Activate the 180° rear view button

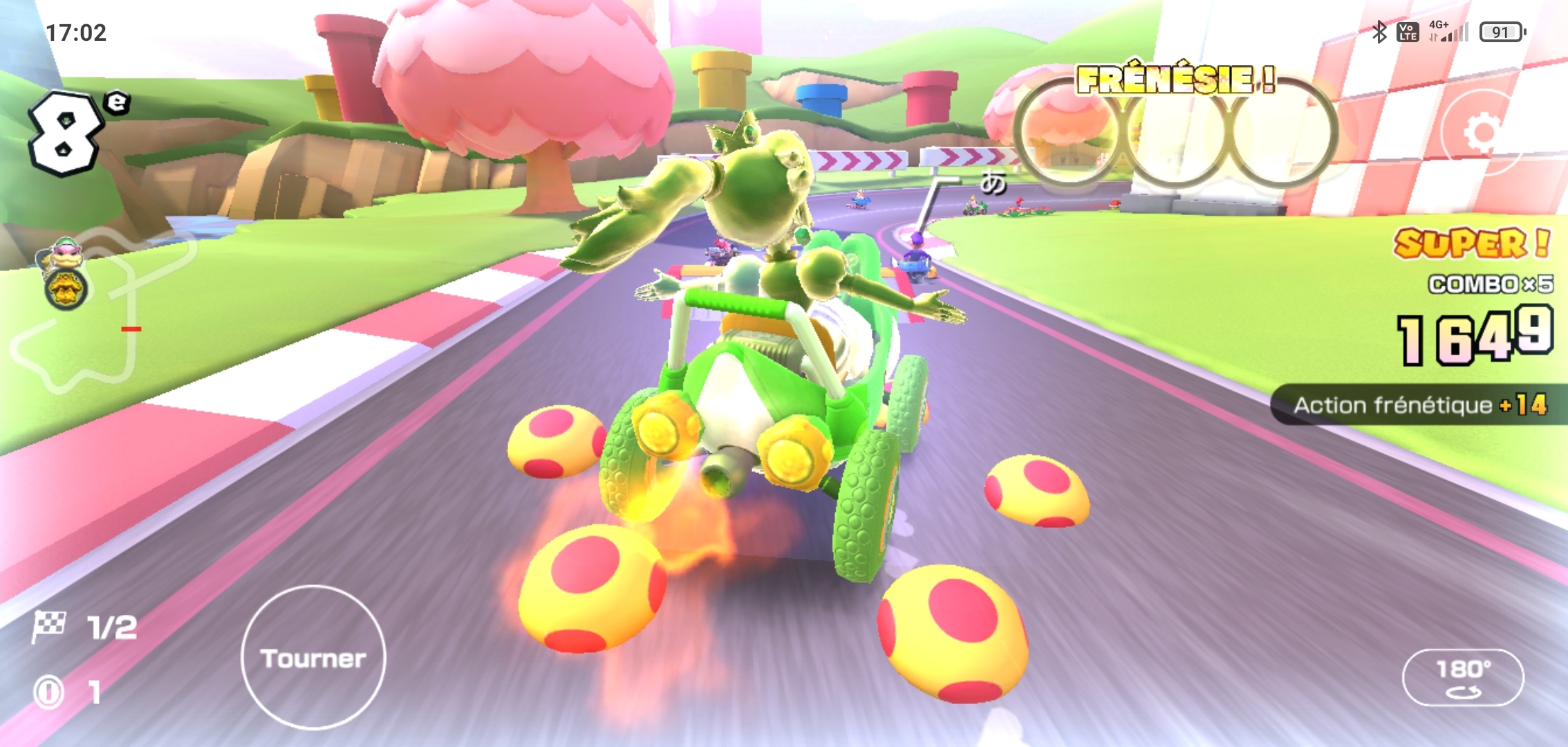coord(1462,676)
